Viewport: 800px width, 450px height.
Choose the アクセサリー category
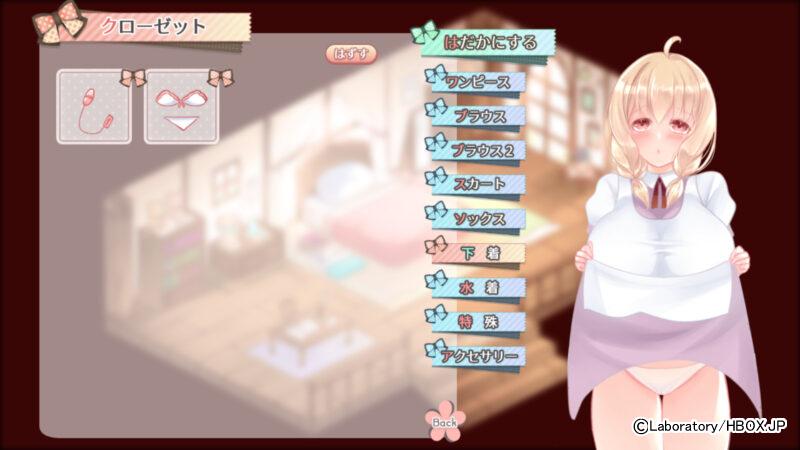click(x=477, y=356)
